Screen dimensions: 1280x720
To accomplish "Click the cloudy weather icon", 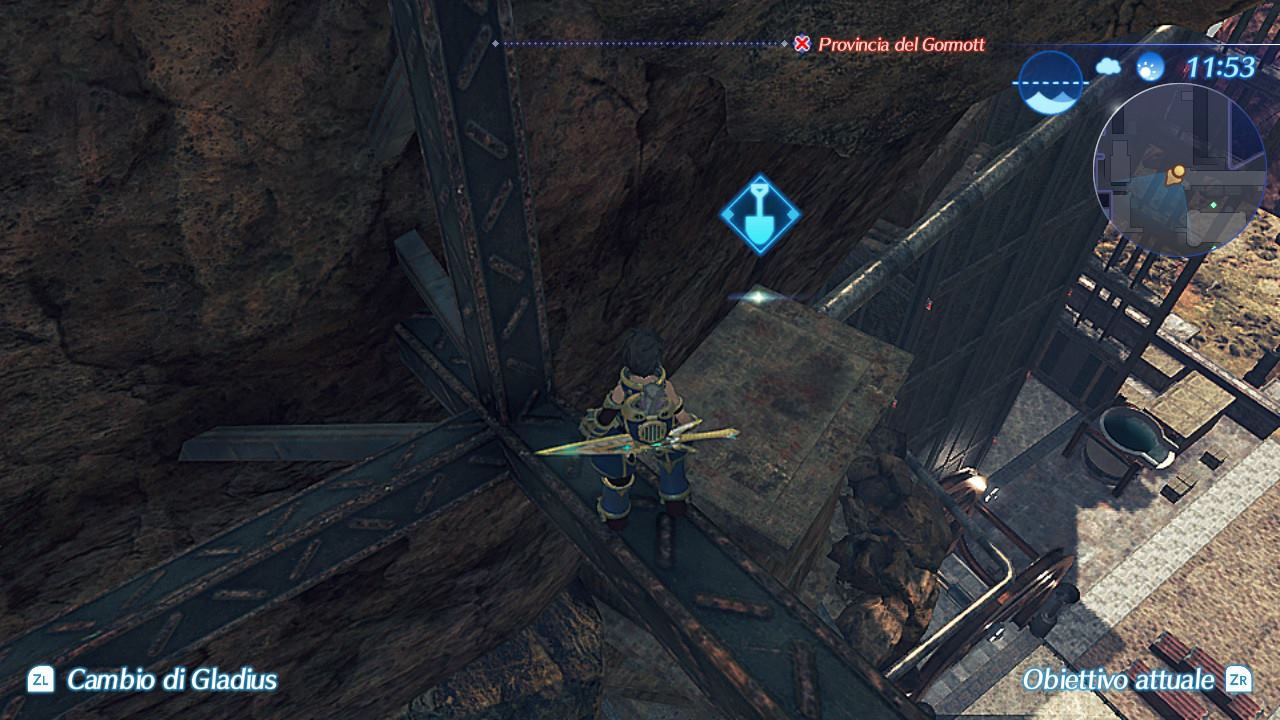I will point(1108,67).
